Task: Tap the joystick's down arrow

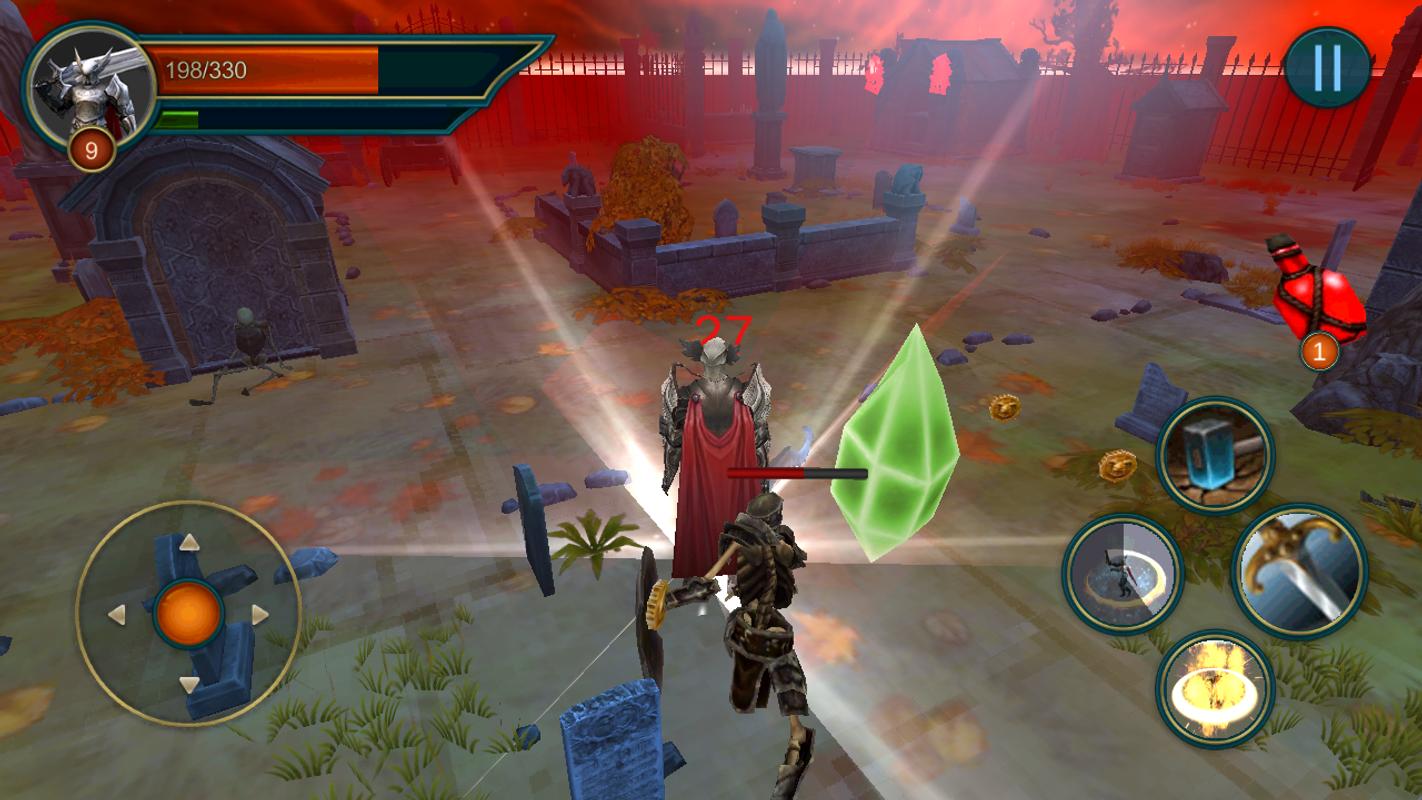Action: point(189,685)
